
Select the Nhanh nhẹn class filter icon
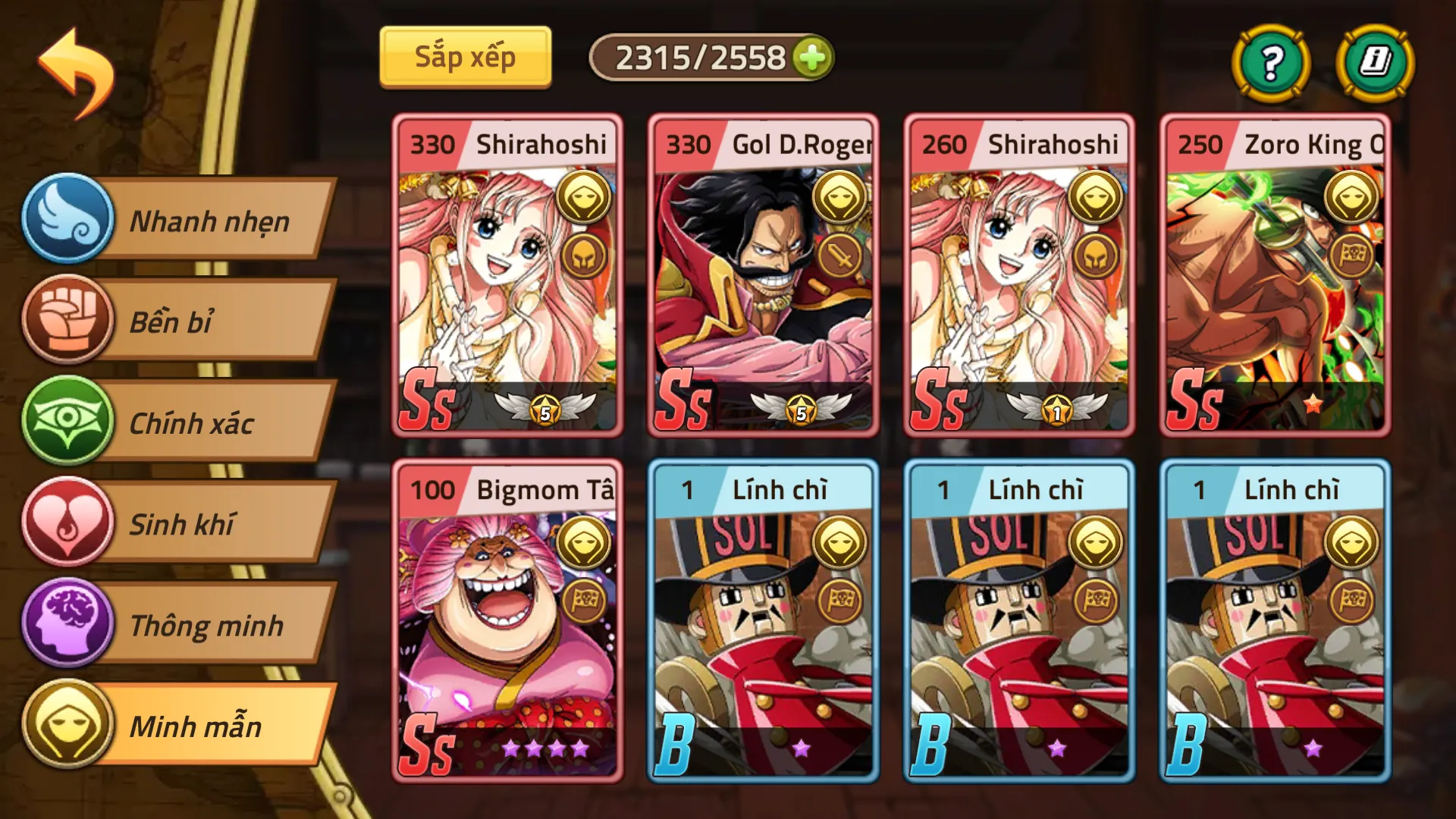(68, 221)
